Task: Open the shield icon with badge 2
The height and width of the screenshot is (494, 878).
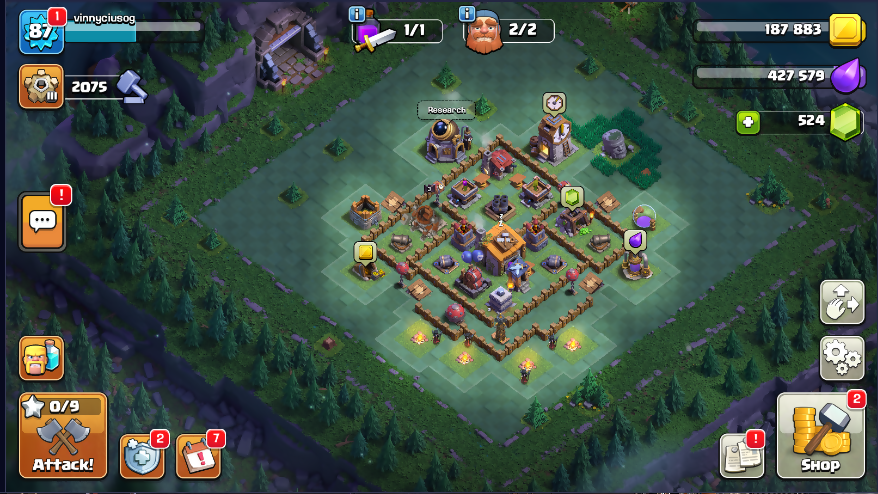Action: pyautogui.click(x=140, y=457)
